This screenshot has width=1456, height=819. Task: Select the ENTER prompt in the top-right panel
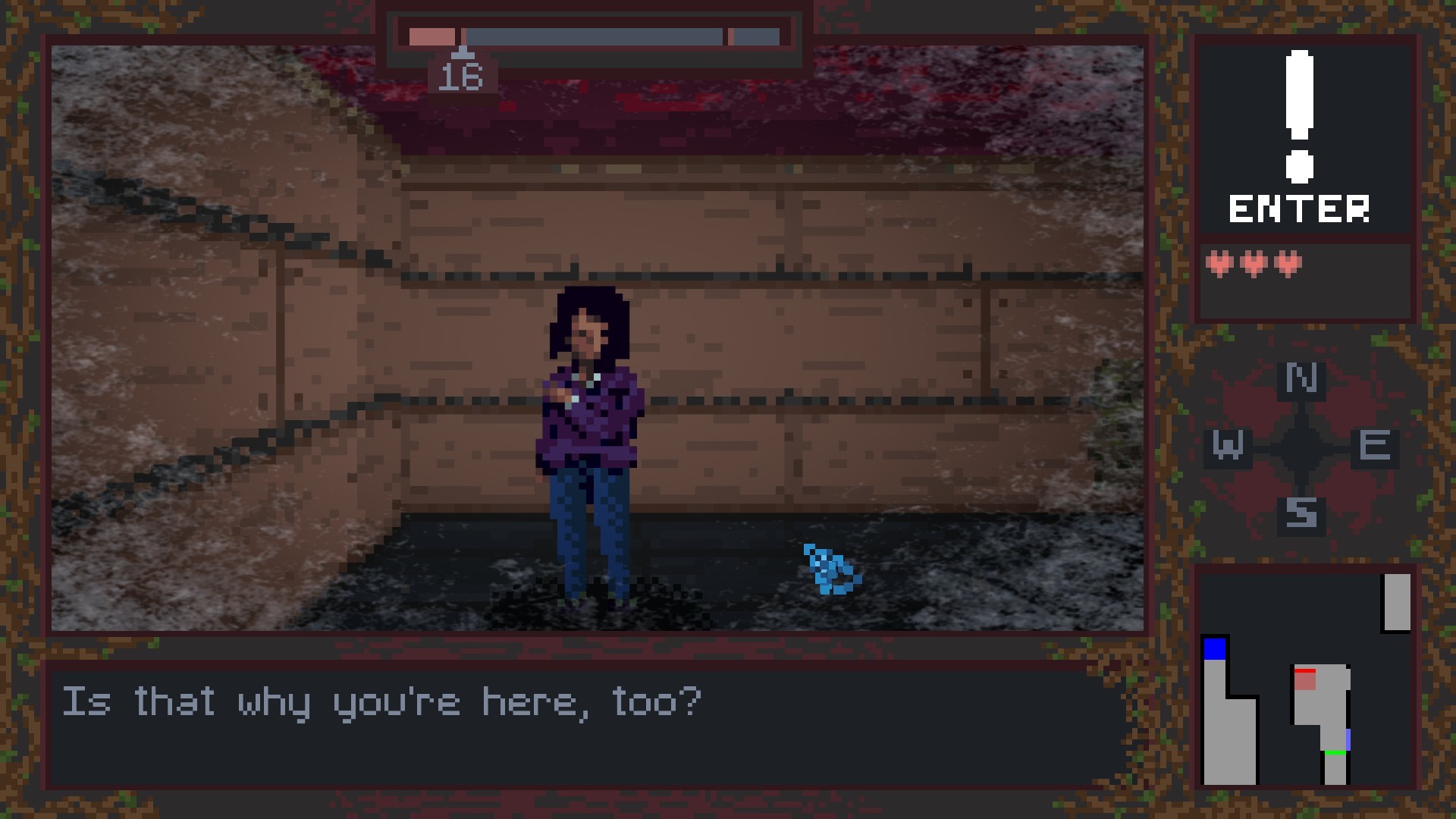tap(1298, 206)
